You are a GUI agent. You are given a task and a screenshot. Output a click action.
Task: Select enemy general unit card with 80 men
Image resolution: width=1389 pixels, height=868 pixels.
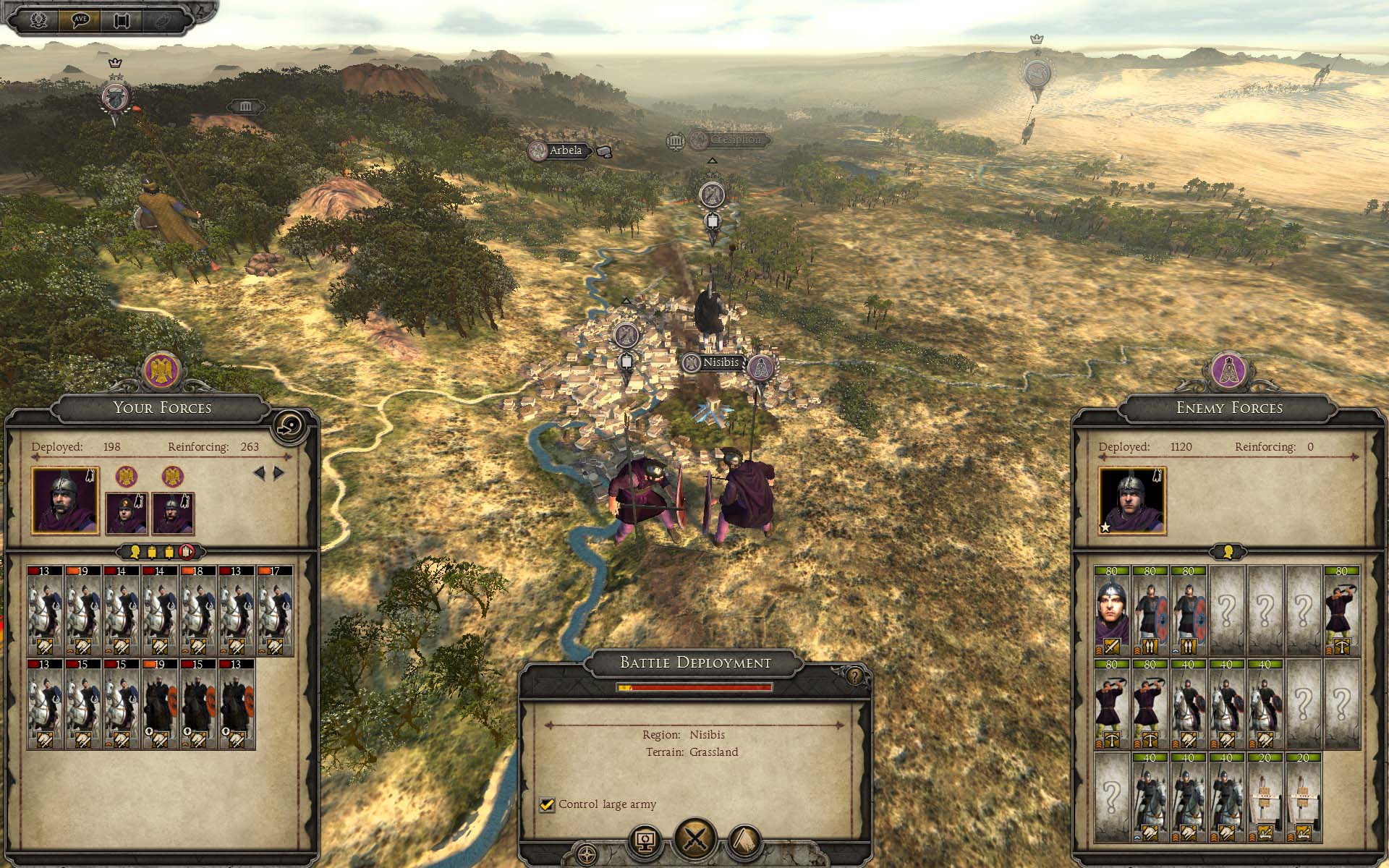[1111, 611]
